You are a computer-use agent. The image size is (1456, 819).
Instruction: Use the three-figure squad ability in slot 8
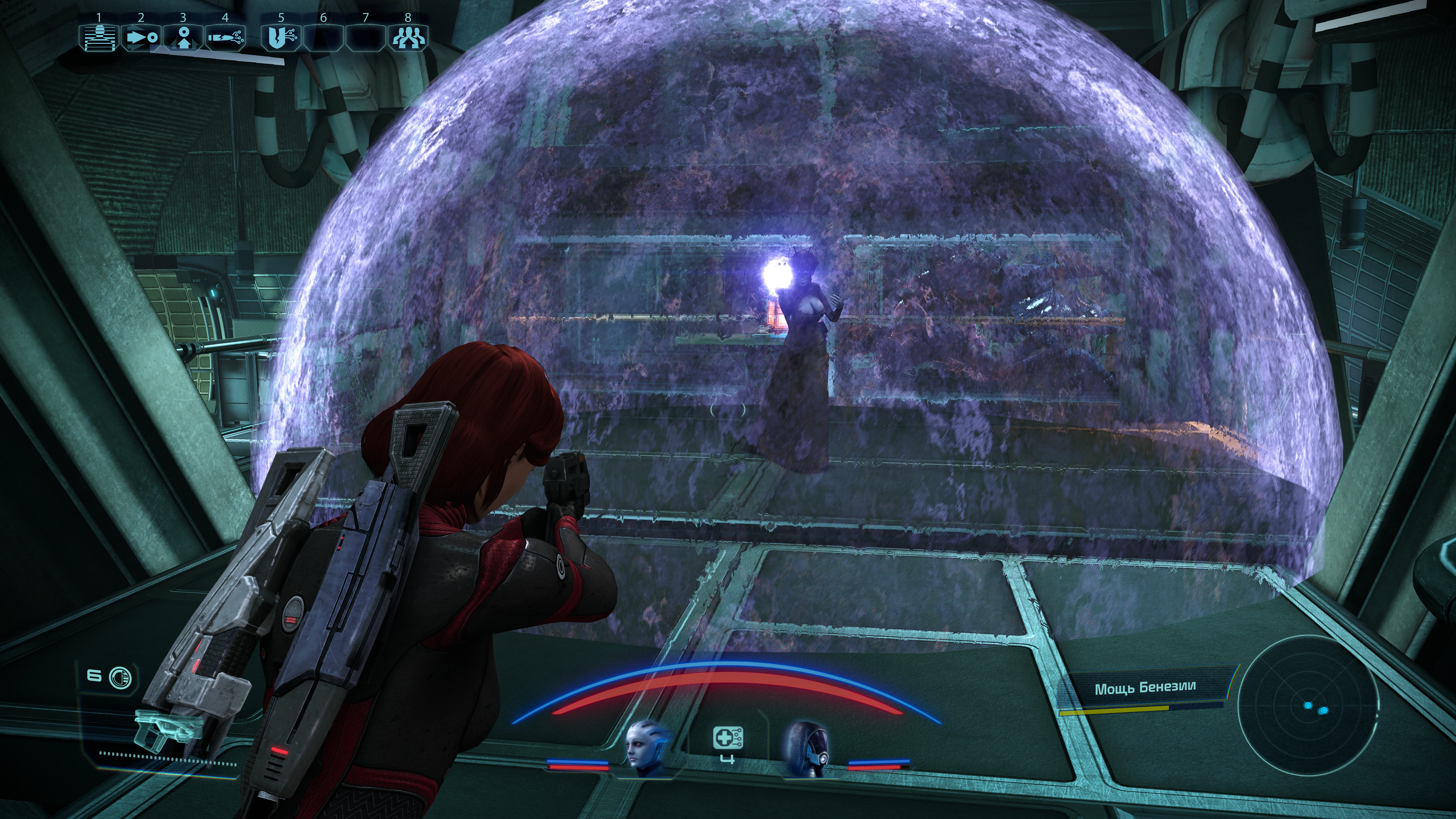407,38
